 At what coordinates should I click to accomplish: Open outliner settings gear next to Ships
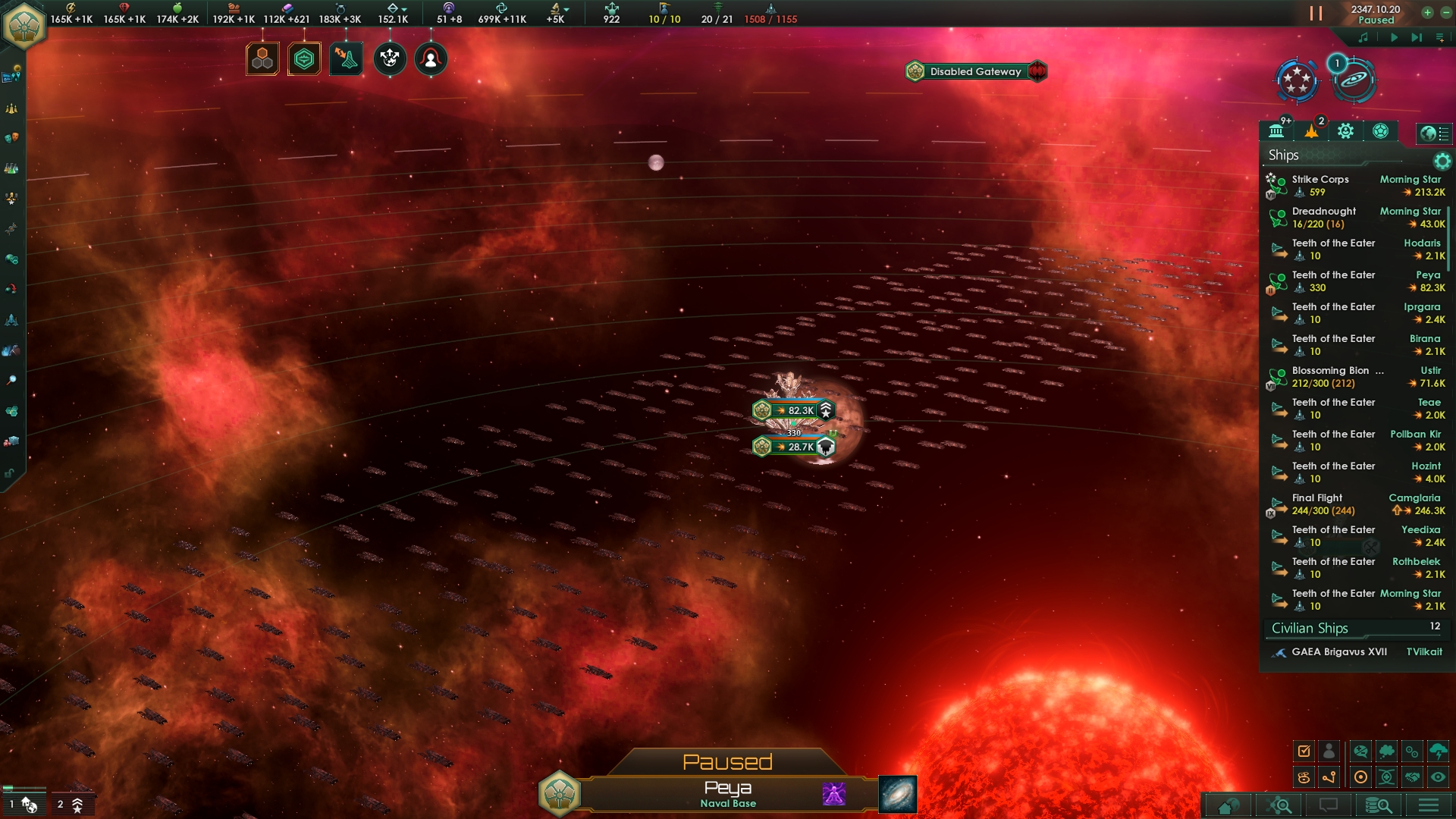[1442, 161]
